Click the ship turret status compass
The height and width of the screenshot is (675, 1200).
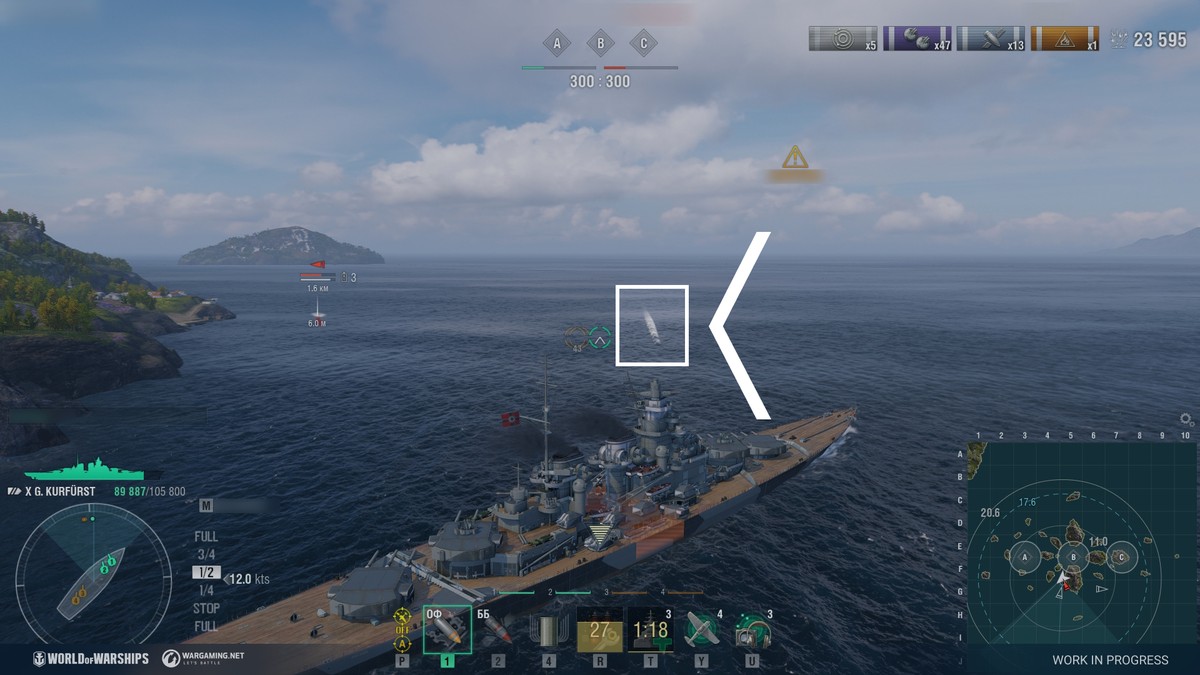(x=93, y=574)
